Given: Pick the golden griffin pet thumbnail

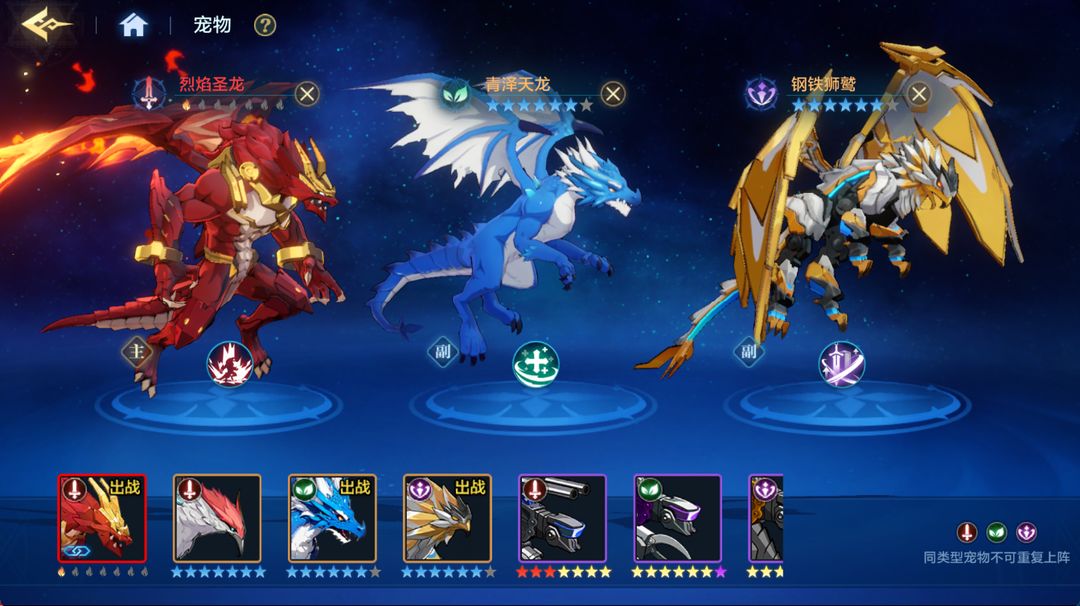Looking at the screenshot, I should 447,518.
